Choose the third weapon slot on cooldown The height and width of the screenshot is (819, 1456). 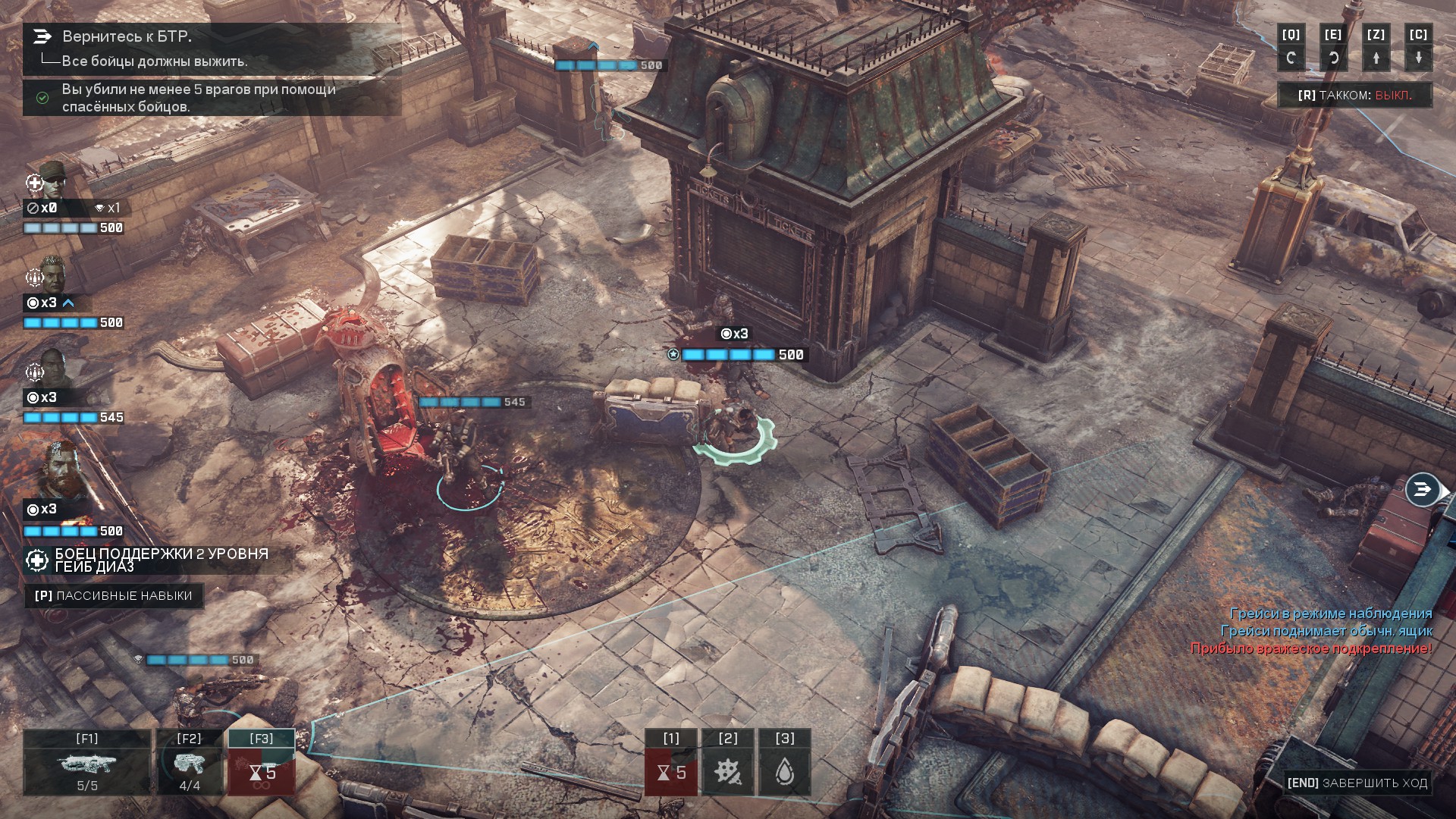point(262,762)
